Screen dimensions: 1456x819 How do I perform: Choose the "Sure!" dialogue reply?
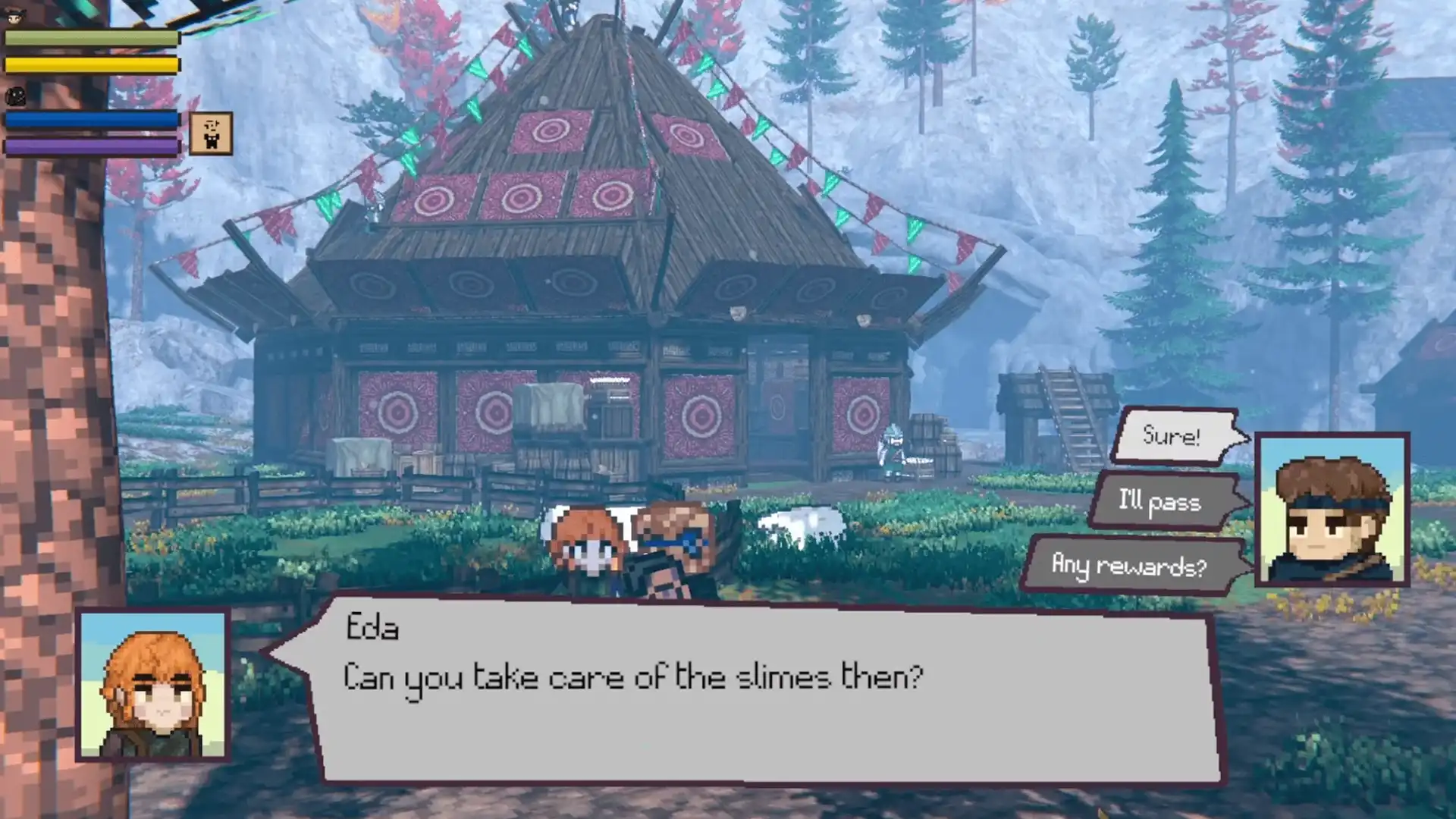(1174, 435)
